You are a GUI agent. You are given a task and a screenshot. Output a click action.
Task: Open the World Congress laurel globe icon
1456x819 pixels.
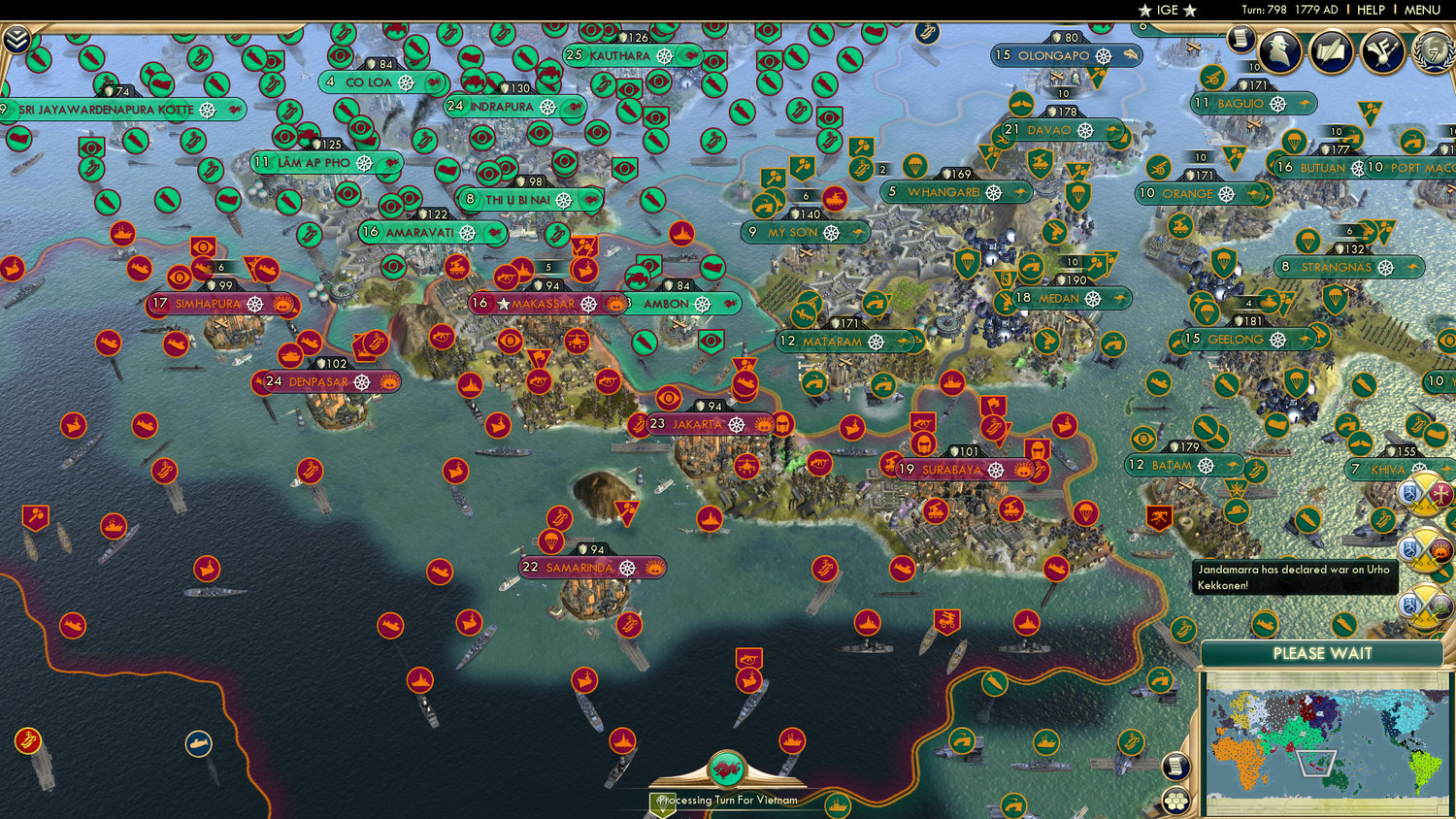click(x=1436, y=52)
